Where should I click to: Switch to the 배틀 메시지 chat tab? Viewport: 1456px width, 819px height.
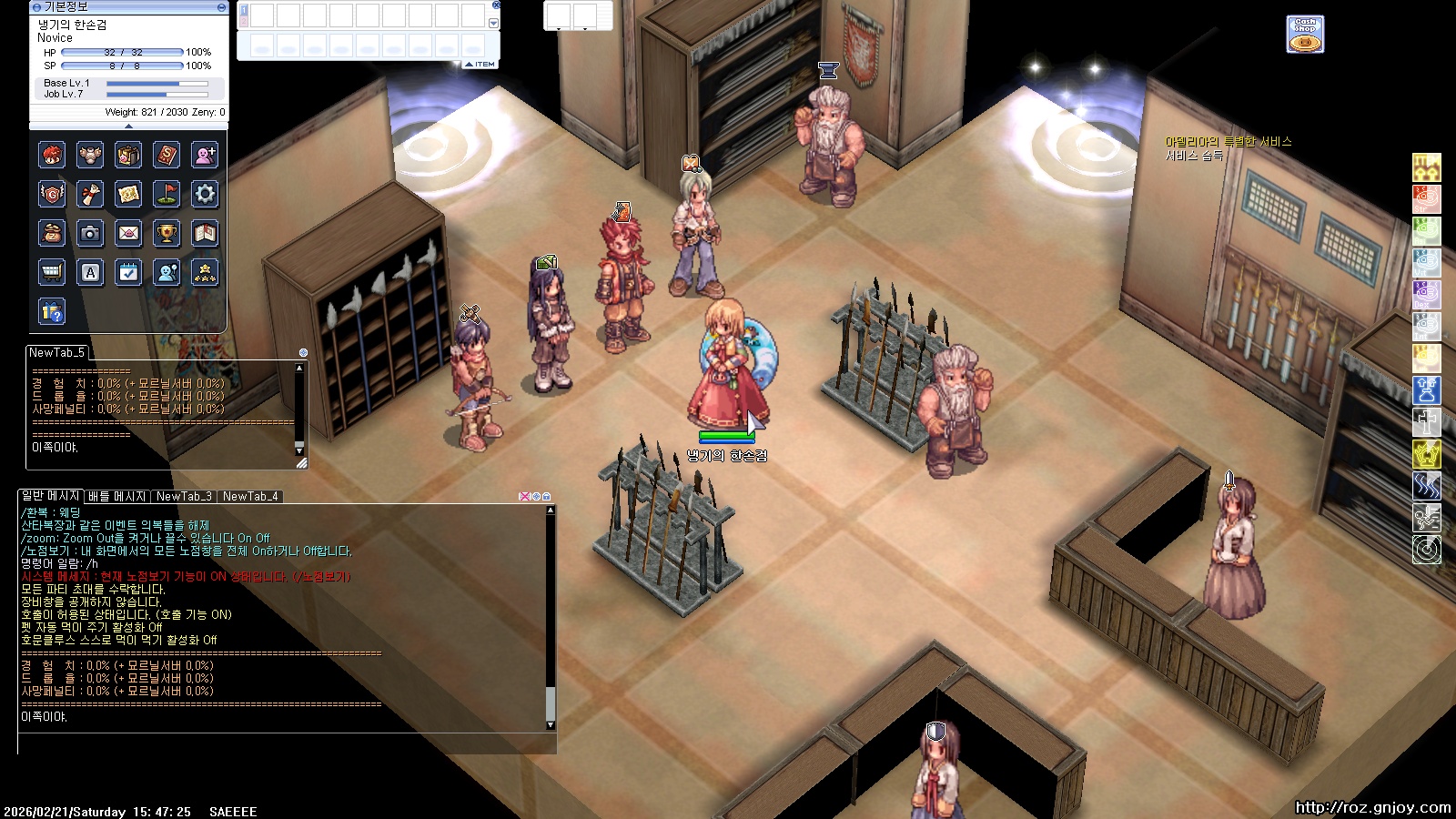click(x=116, y=497)
